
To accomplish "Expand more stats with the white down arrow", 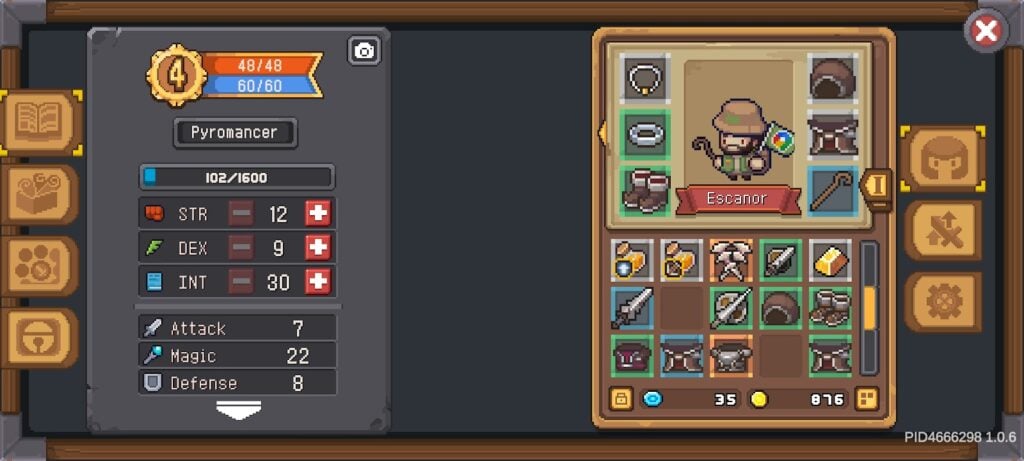I will pos(238,410).
